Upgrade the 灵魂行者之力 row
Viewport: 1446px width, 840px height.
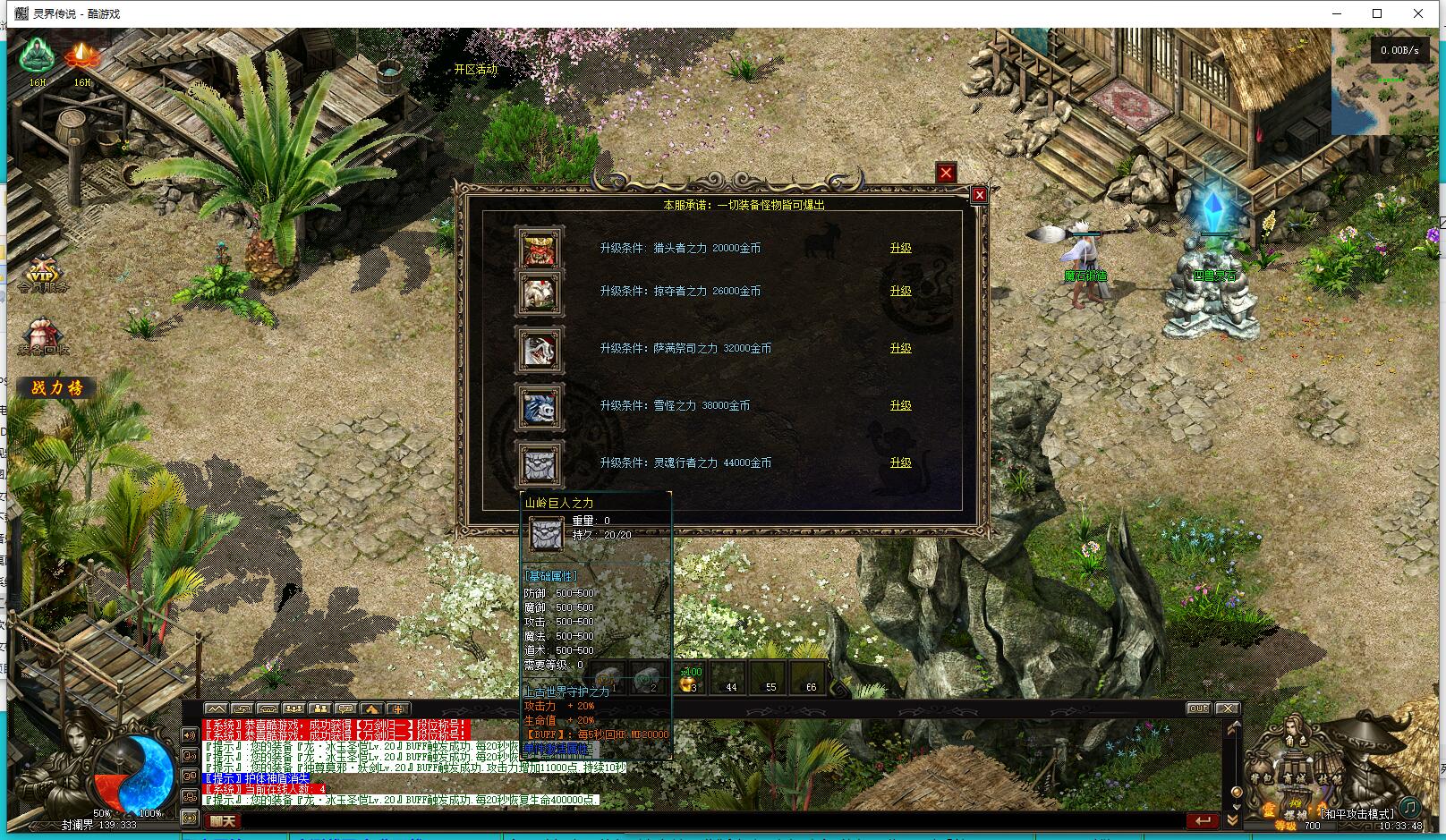pyautogui.click(x=900, y=462)
